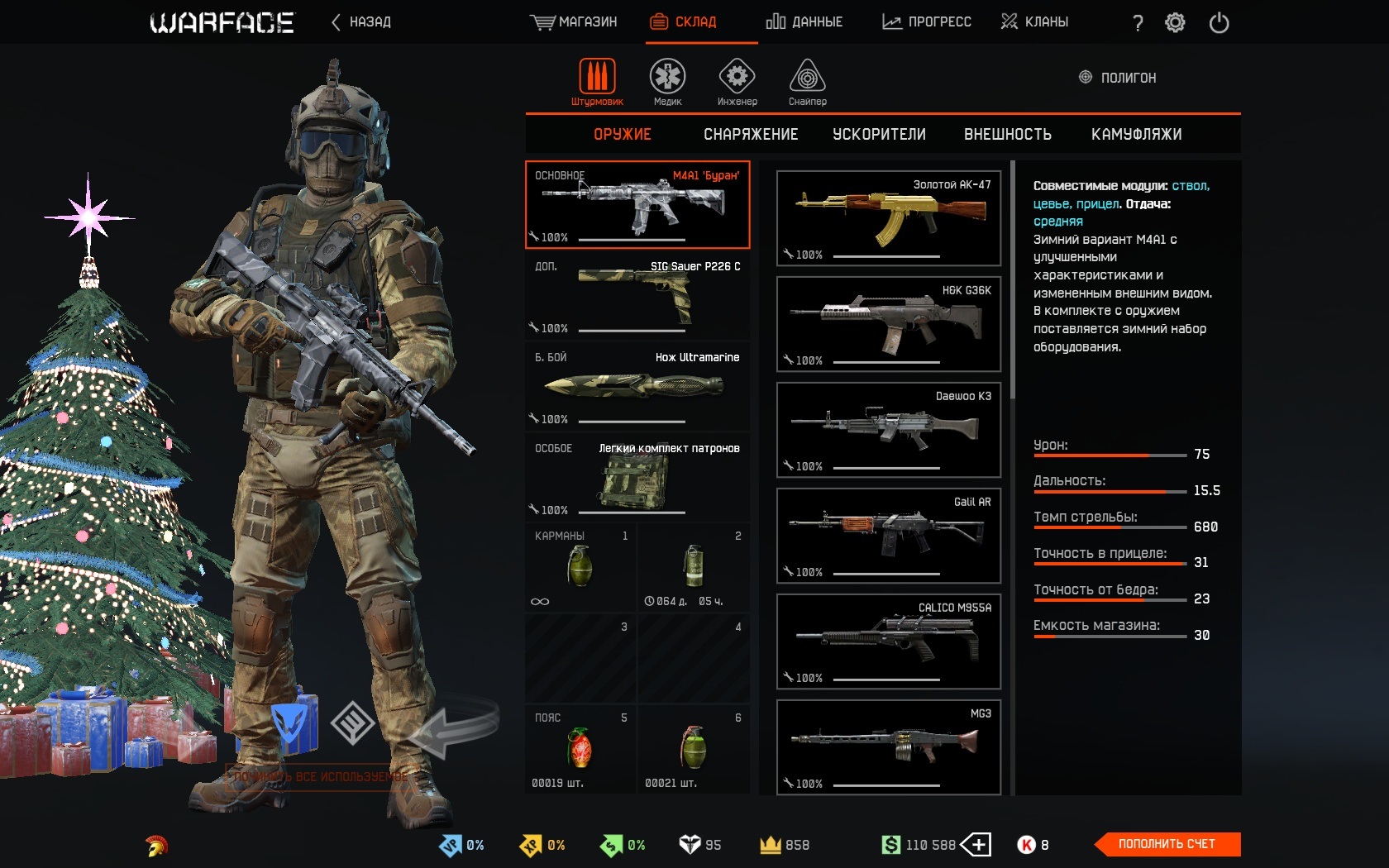The width and height of the screenshot is (1389, 868).
Task: Open the Данные stats menu
Action: 804,22
